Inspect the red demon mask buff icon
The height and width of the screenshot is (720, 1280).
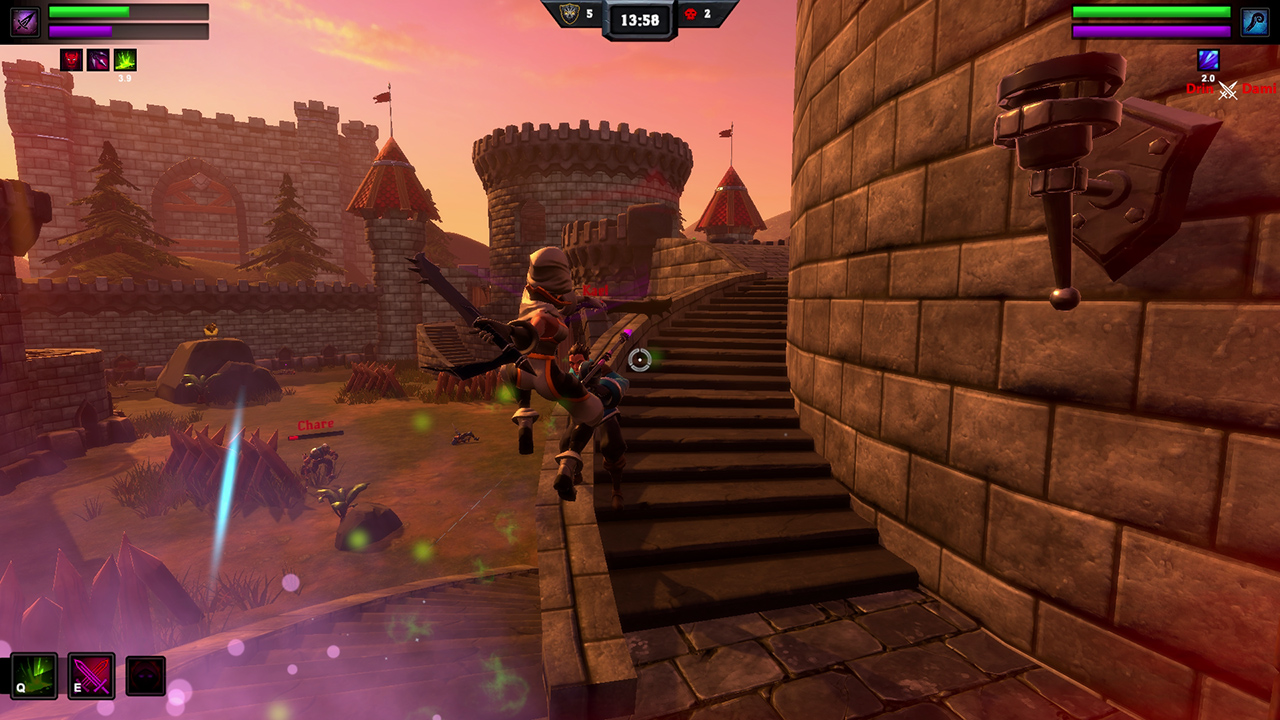point(71,60)
